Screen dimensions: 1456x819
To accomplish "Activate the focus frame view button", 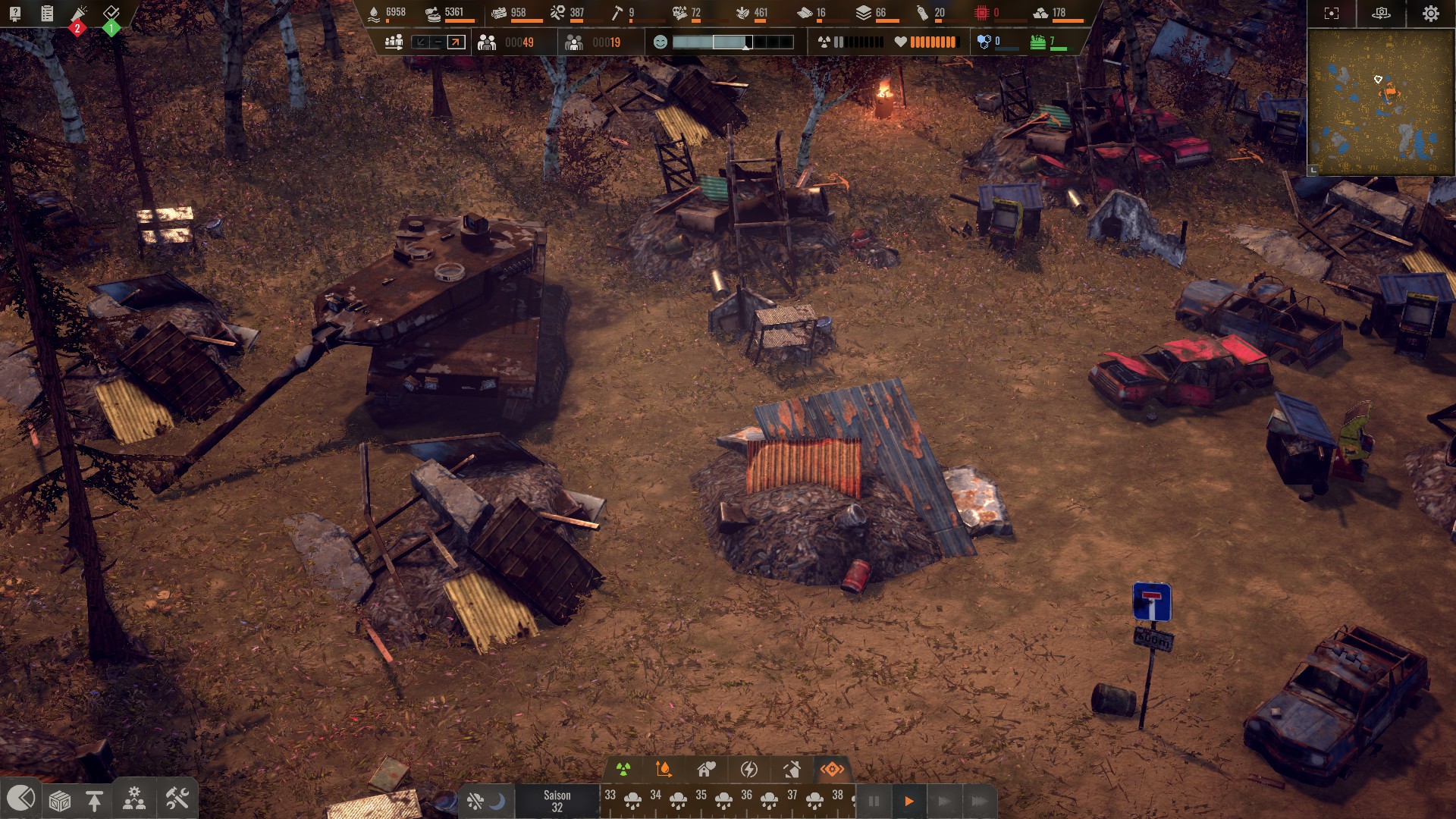I will [x=1332, y=14].
